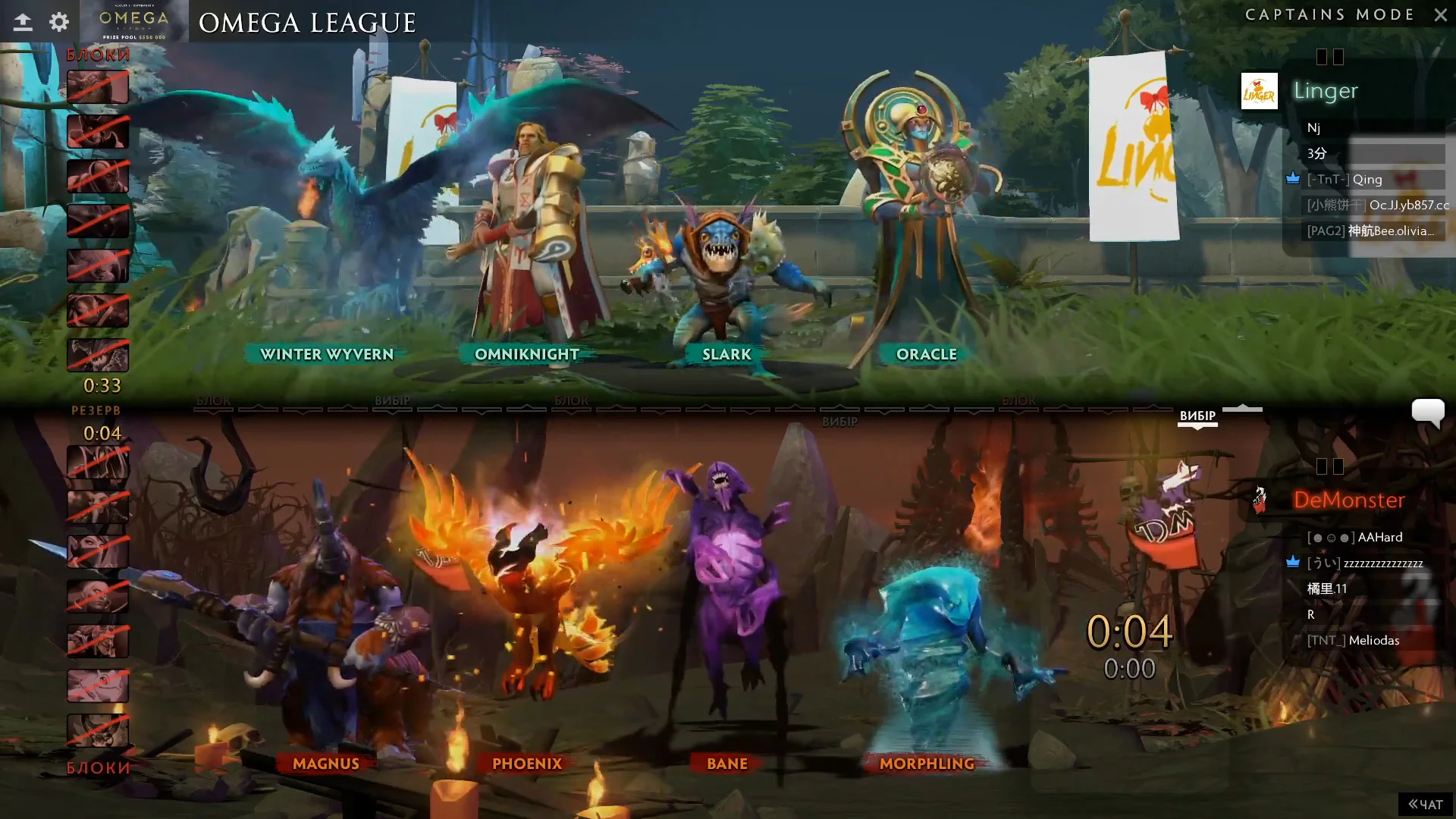Image resolution: width=1456 pixels, height=819 pixels.
Task: Close the Captains Mode draft screen
Action: pyautogui.click(x=1440, y=15)
